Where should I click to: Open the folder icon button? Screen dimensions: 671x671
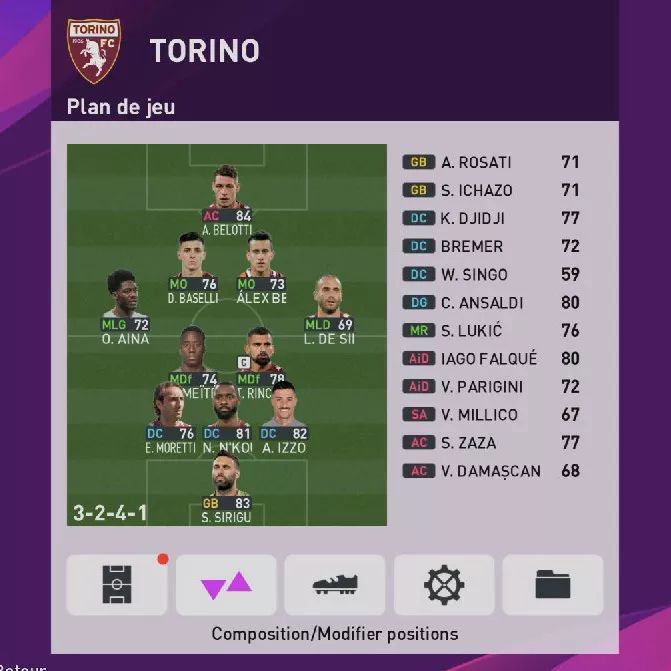point(553,584)
